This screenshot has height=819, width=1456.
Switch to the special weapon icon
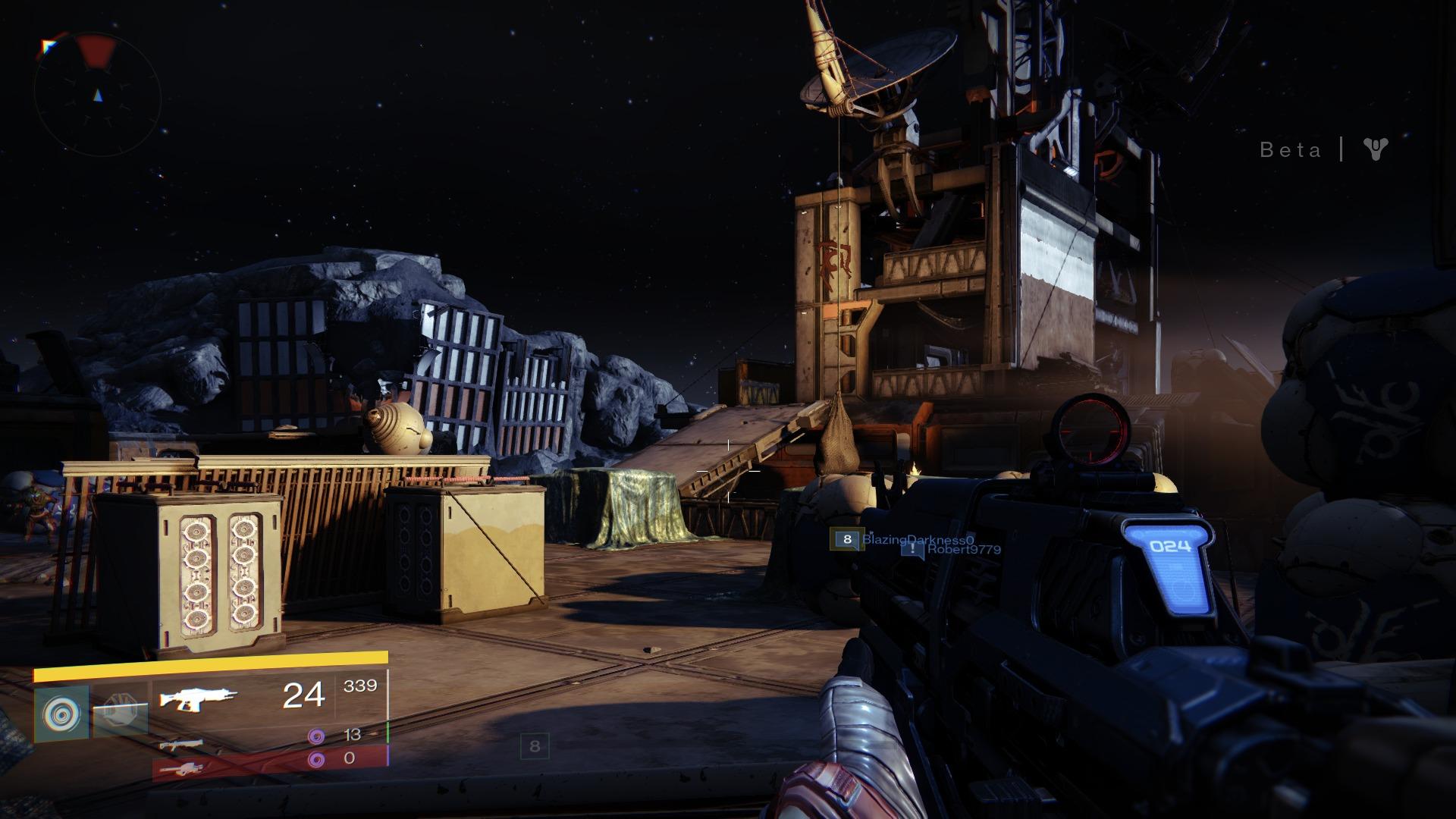[181, 745]
